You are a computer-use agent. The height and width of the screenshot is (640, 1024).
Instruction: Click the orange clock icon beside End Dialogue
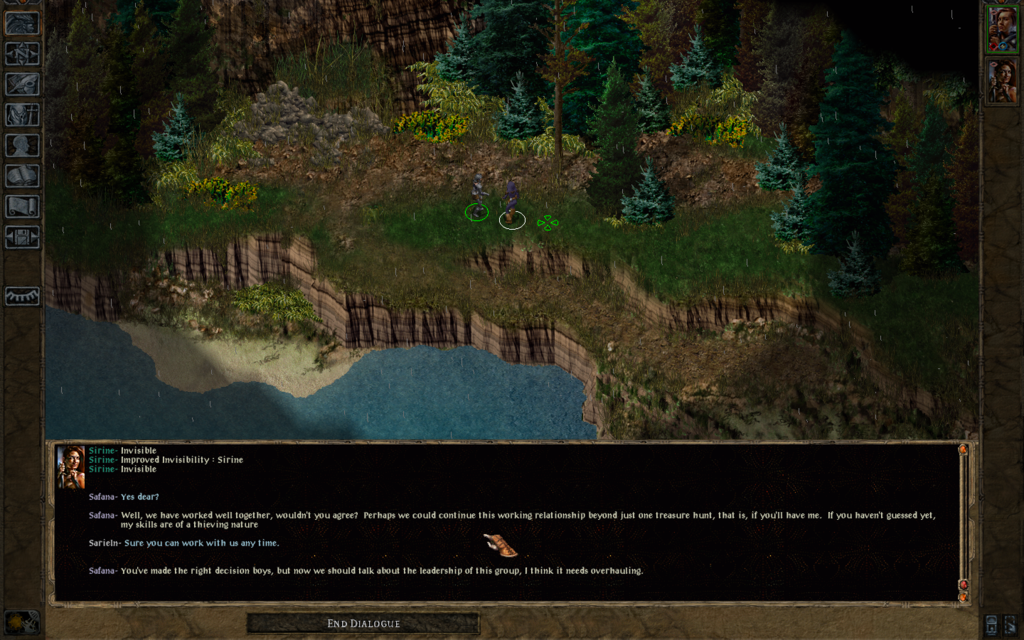[x=22, y=622]
